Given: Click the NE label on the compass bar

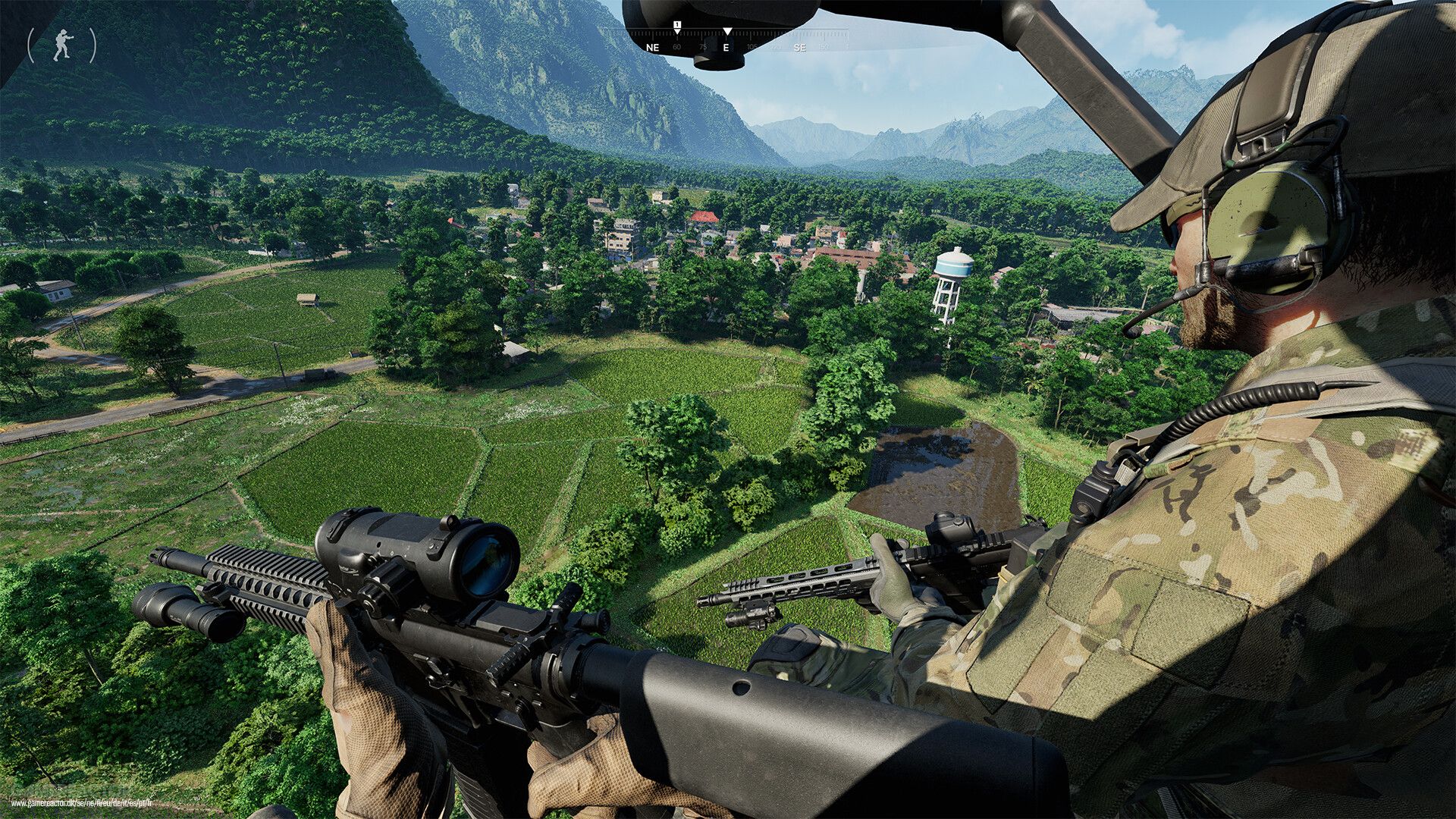Looking at the screenshot, I should click(x=653, y=48).
